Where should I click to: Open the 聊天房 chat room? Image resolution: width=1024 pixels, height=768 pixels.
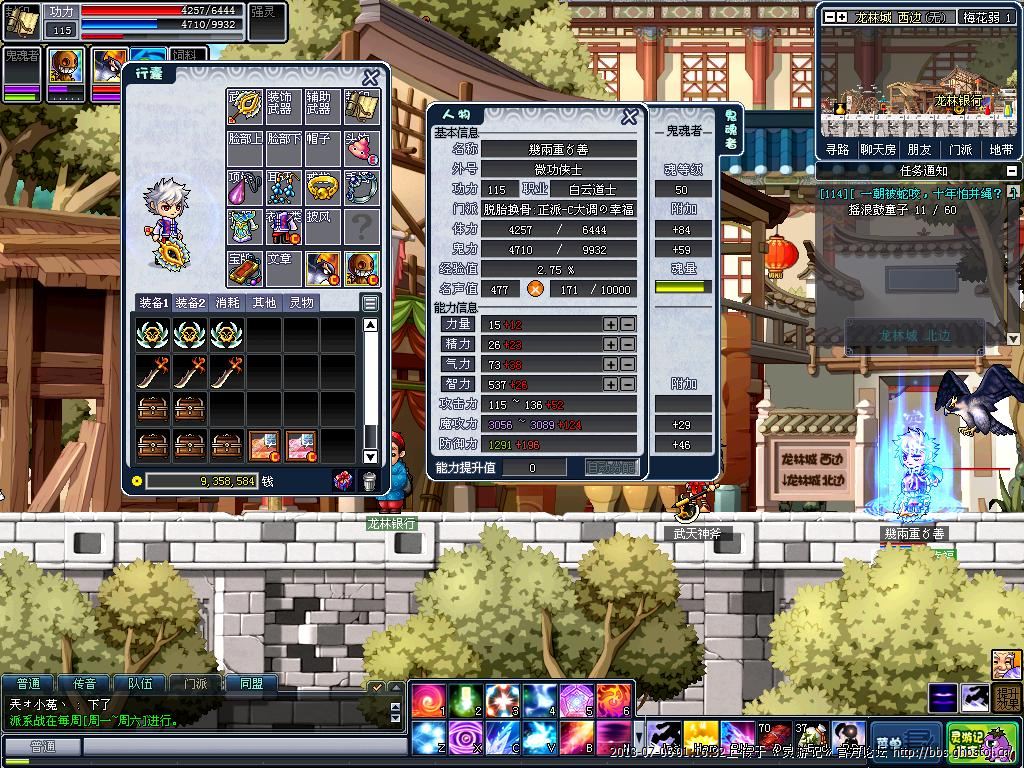pyautogui.click(x=878, y=150)
